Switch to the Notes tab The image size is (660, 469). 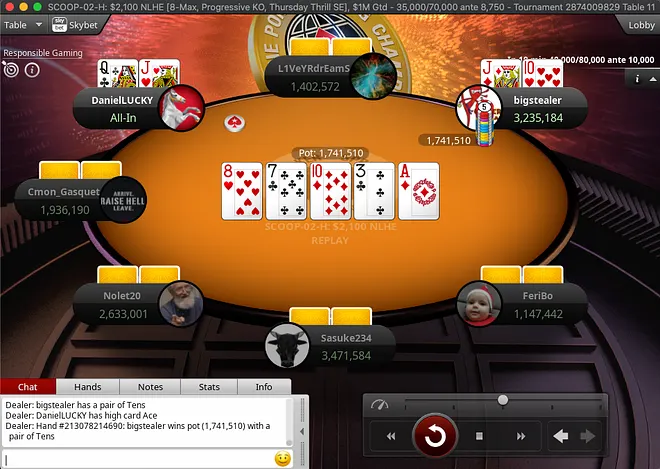[x=150, y=387]
